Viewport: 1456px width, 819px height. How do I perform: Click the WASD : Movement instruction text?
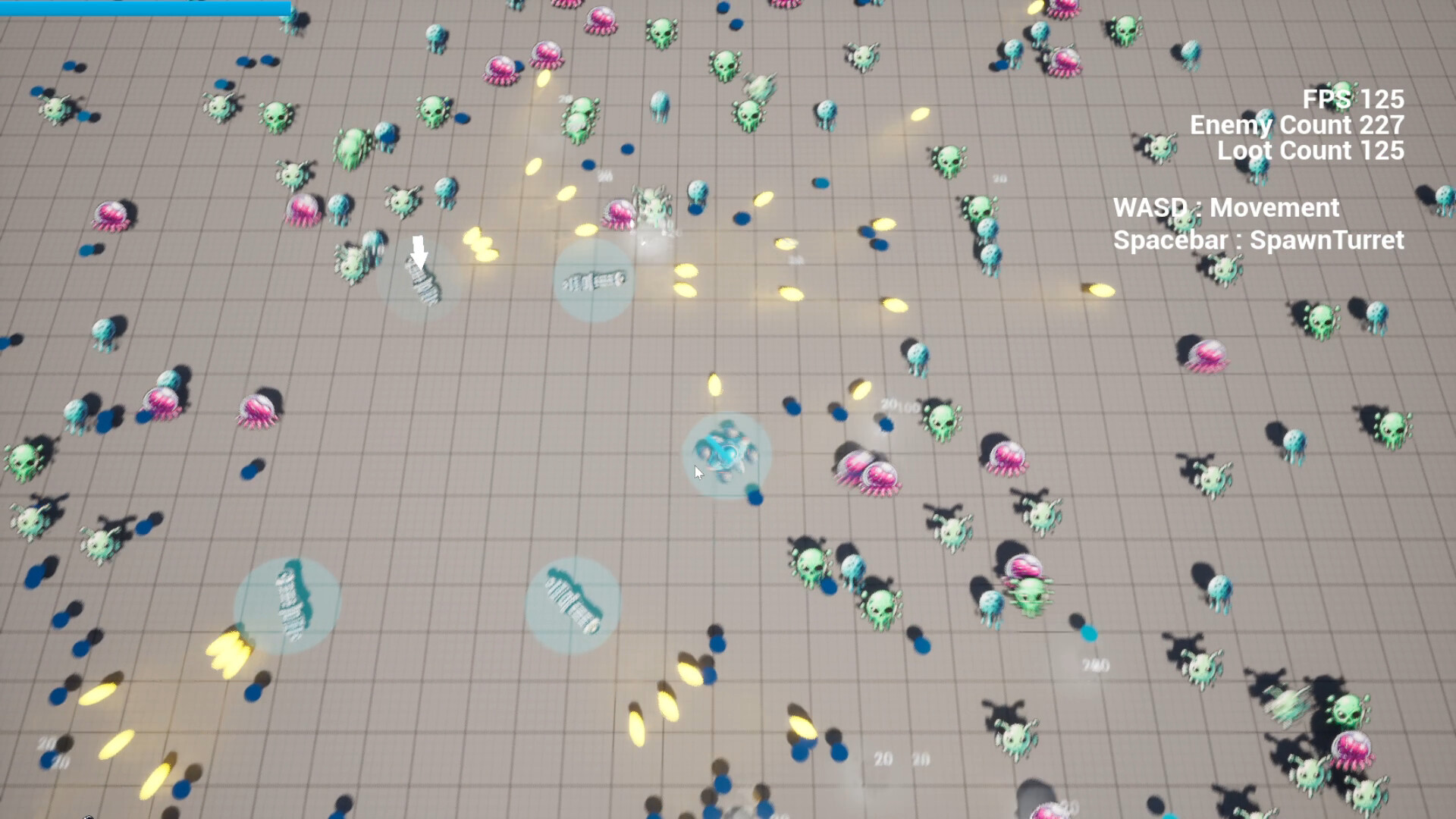pyautogui.click(x=1226, y=209)
